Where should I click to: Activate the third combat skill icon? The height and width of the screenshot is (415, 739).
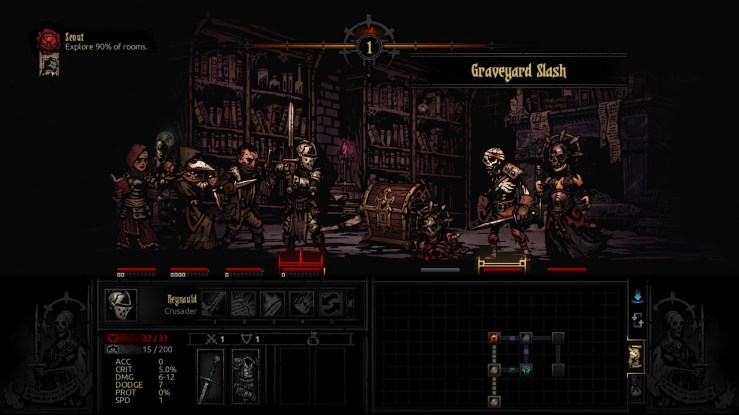[274, 304]
